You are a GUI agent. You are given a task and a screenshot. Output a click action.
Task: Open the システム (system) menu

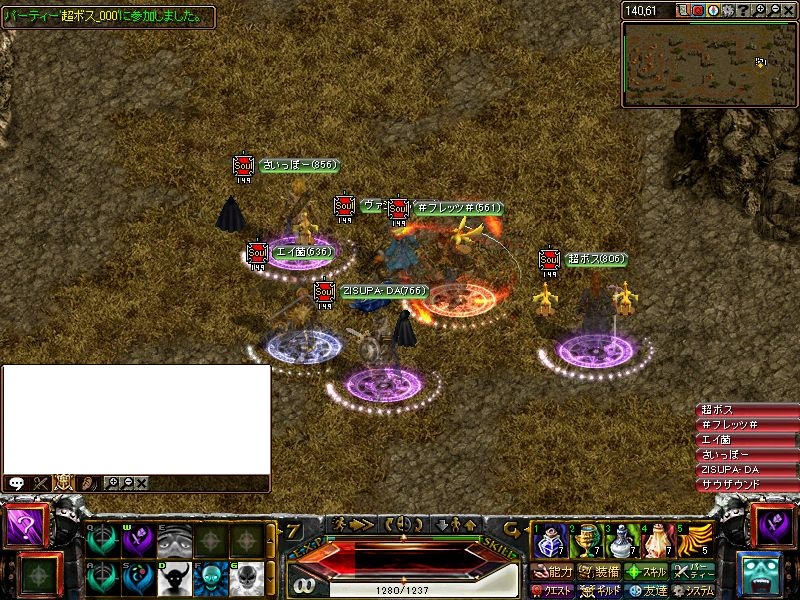coord(693,591)
